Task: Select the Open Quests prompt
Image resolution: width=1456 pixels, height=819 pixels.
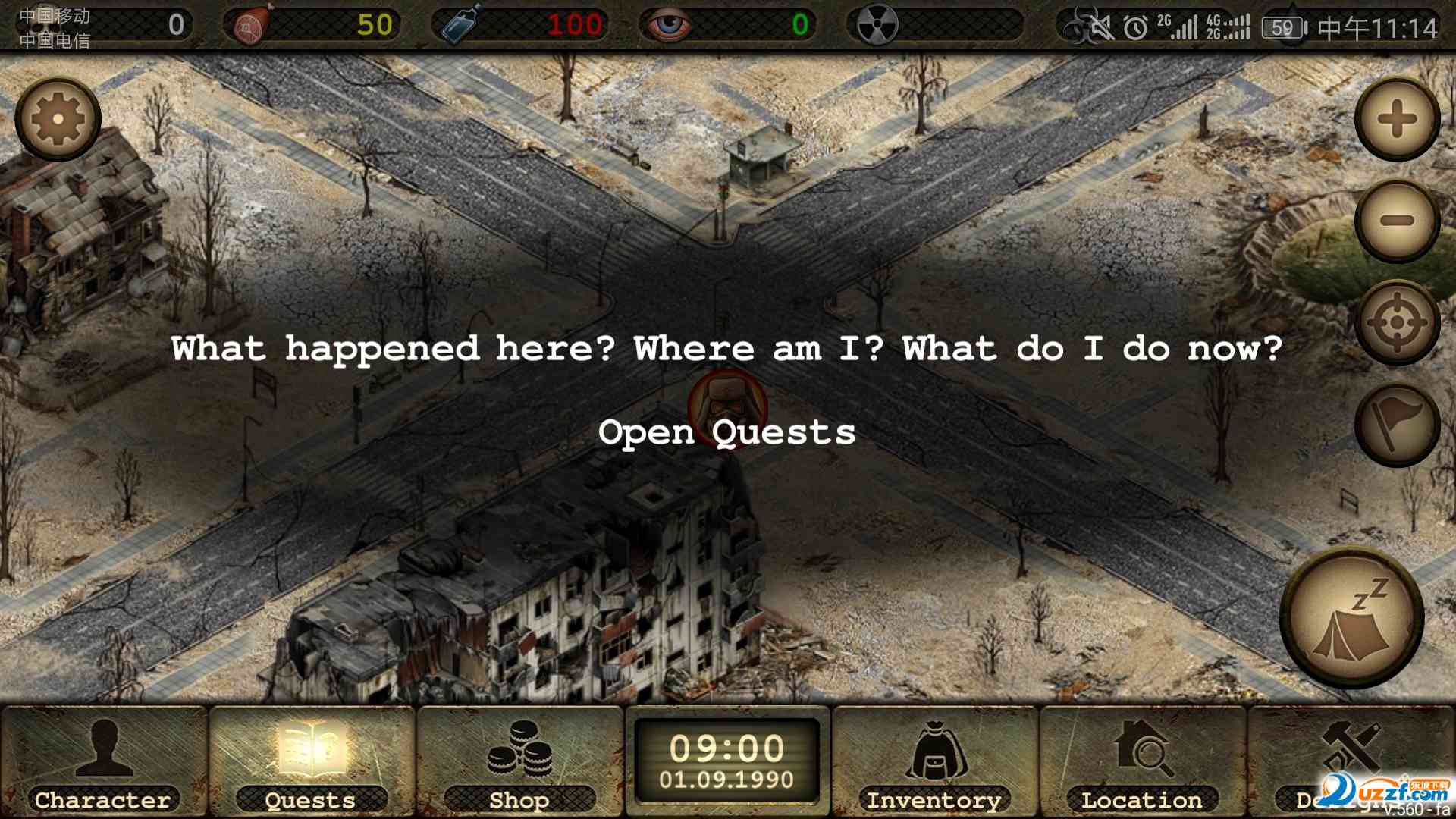Action: click(726, 432)
